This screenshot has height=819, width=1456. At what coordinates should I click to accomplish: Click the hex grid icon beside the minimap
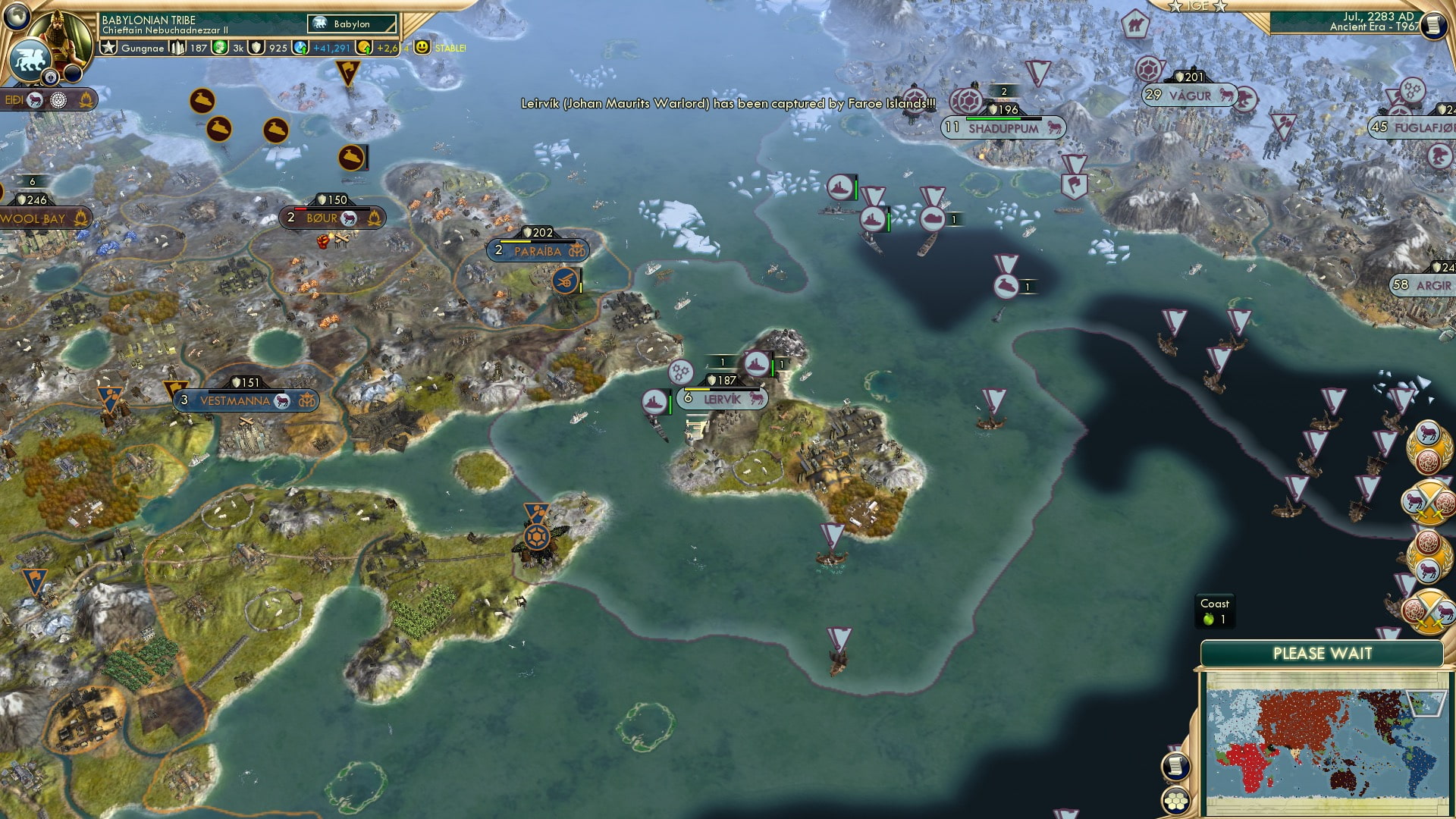tap(1175, 800)
